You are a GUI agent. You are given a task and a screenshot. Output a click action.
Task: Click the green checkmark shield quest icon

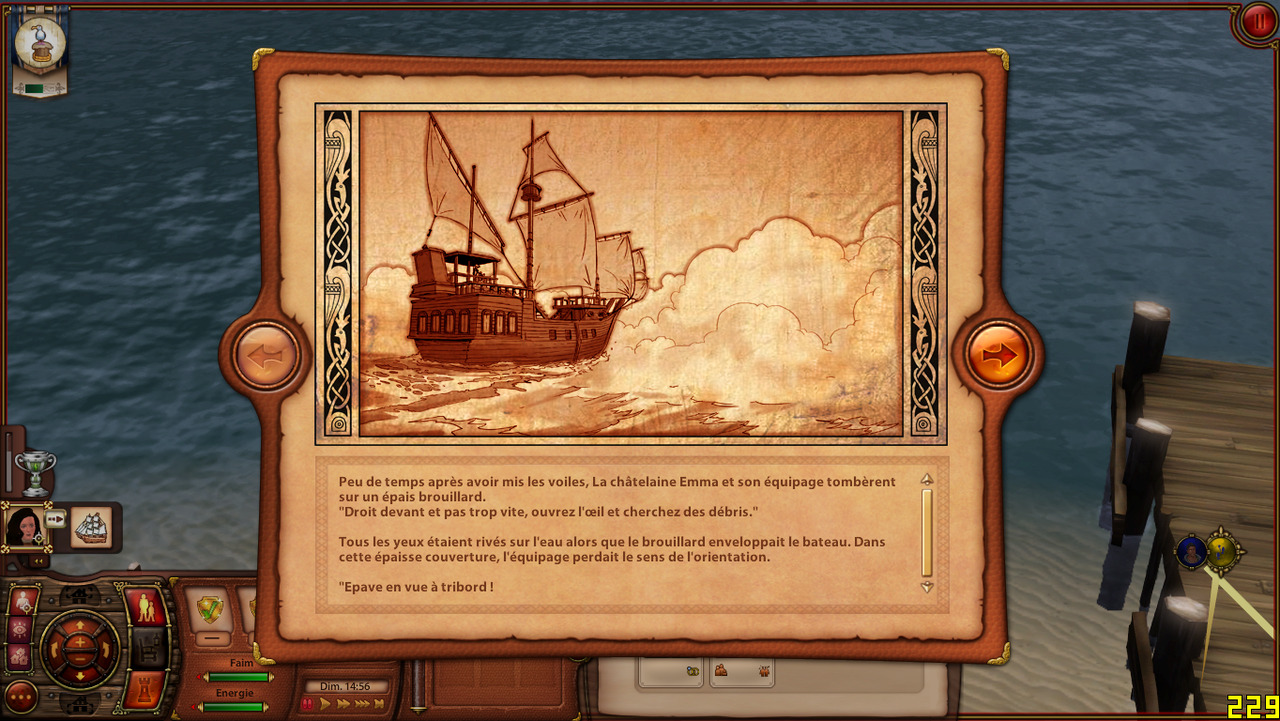(x=211, y=609)
